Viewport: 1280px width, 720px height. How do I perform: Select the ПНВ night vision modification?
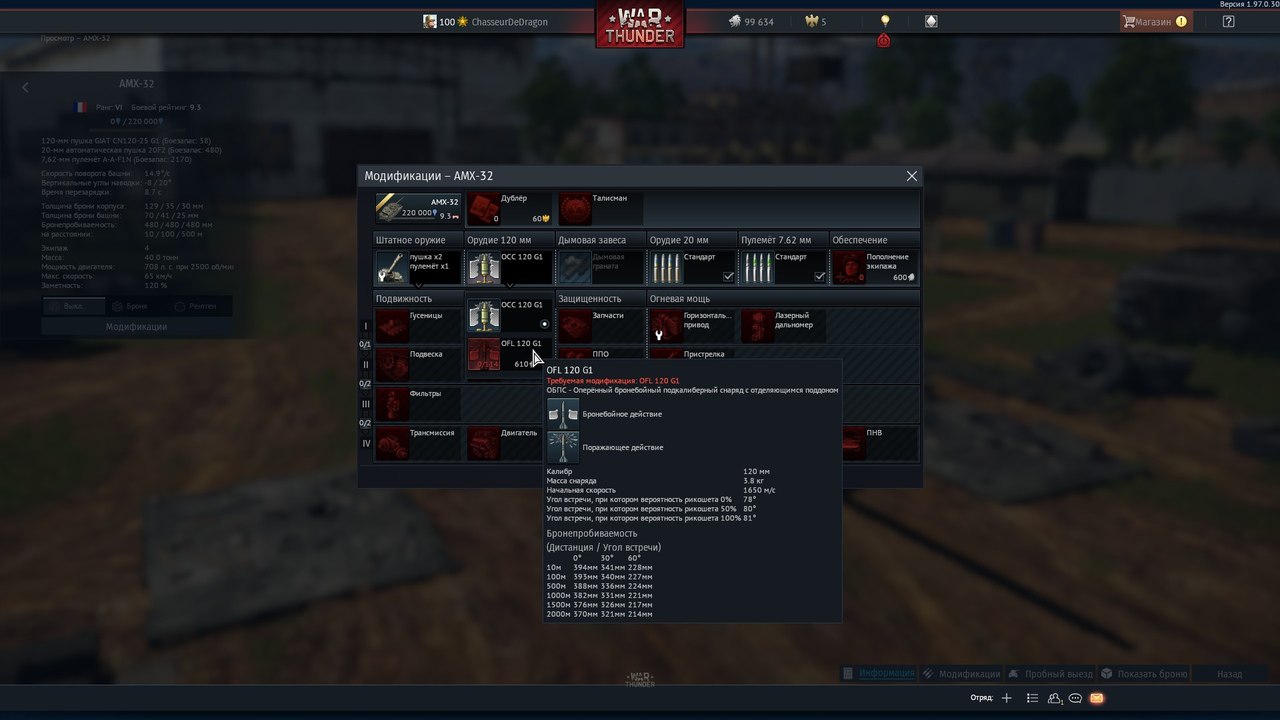[x=874, y=443]
